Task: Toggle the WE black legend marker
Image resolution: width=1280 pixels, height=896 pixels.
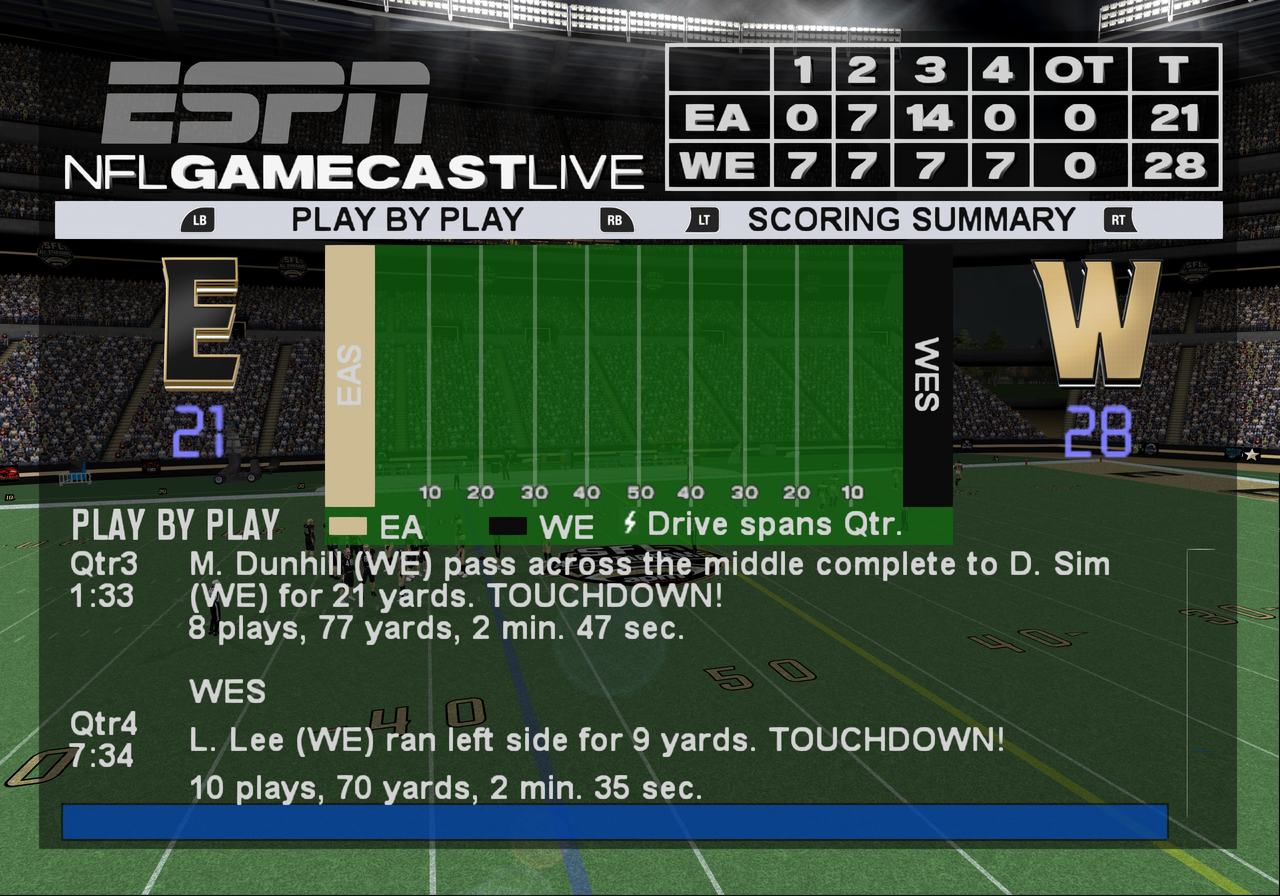Action: 506,524
